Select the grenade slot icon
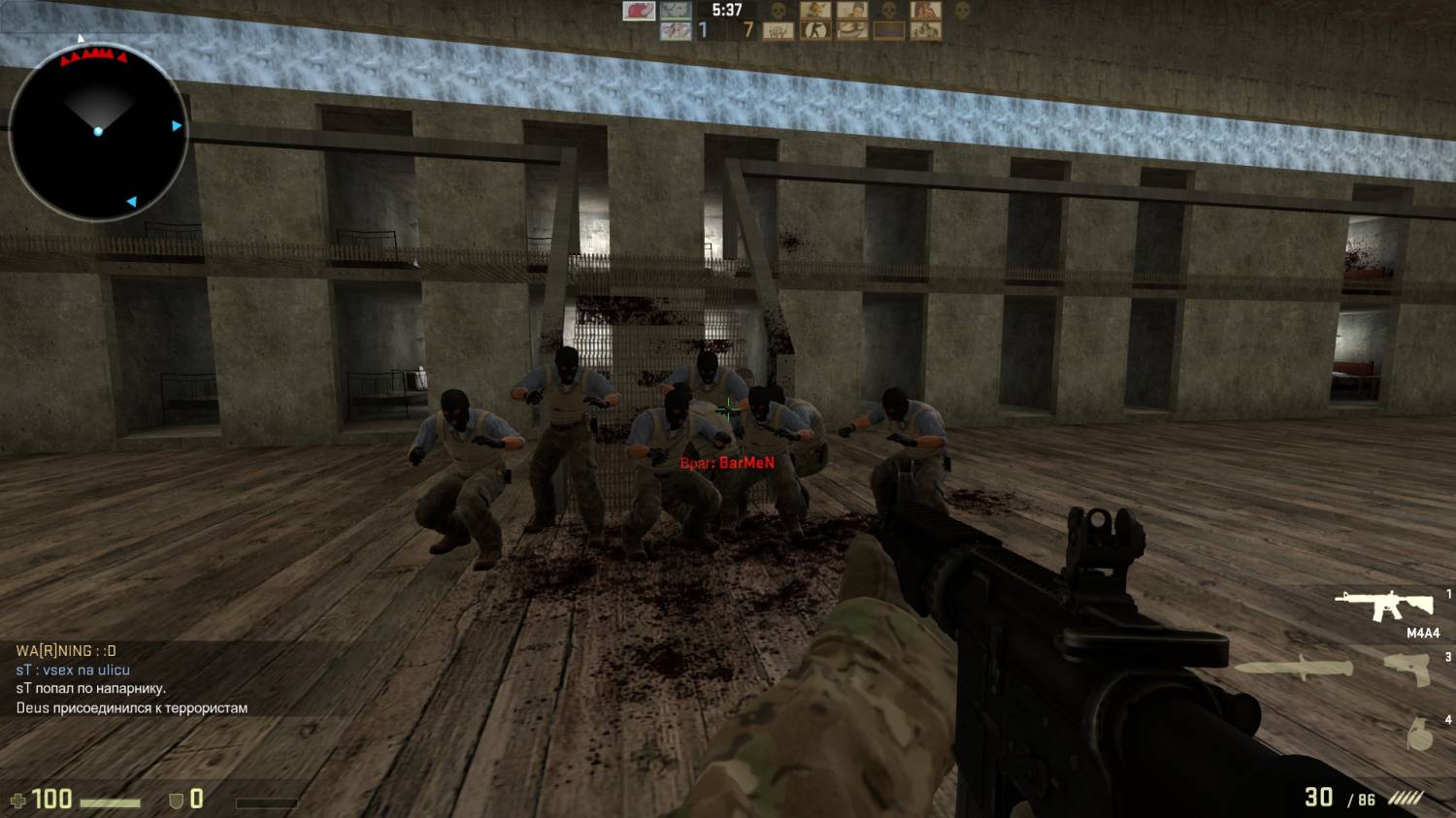Screen dimensions: 1456x818 1419,735
